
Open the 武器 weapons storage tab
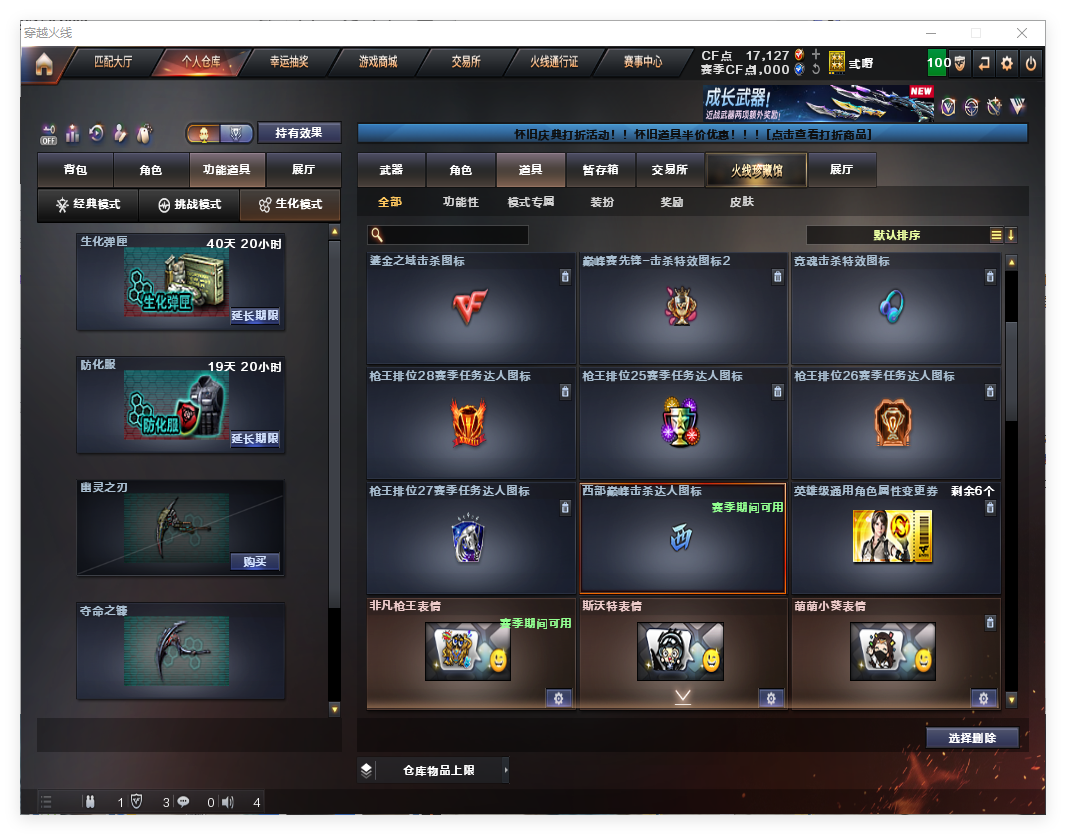click(392, 171)
